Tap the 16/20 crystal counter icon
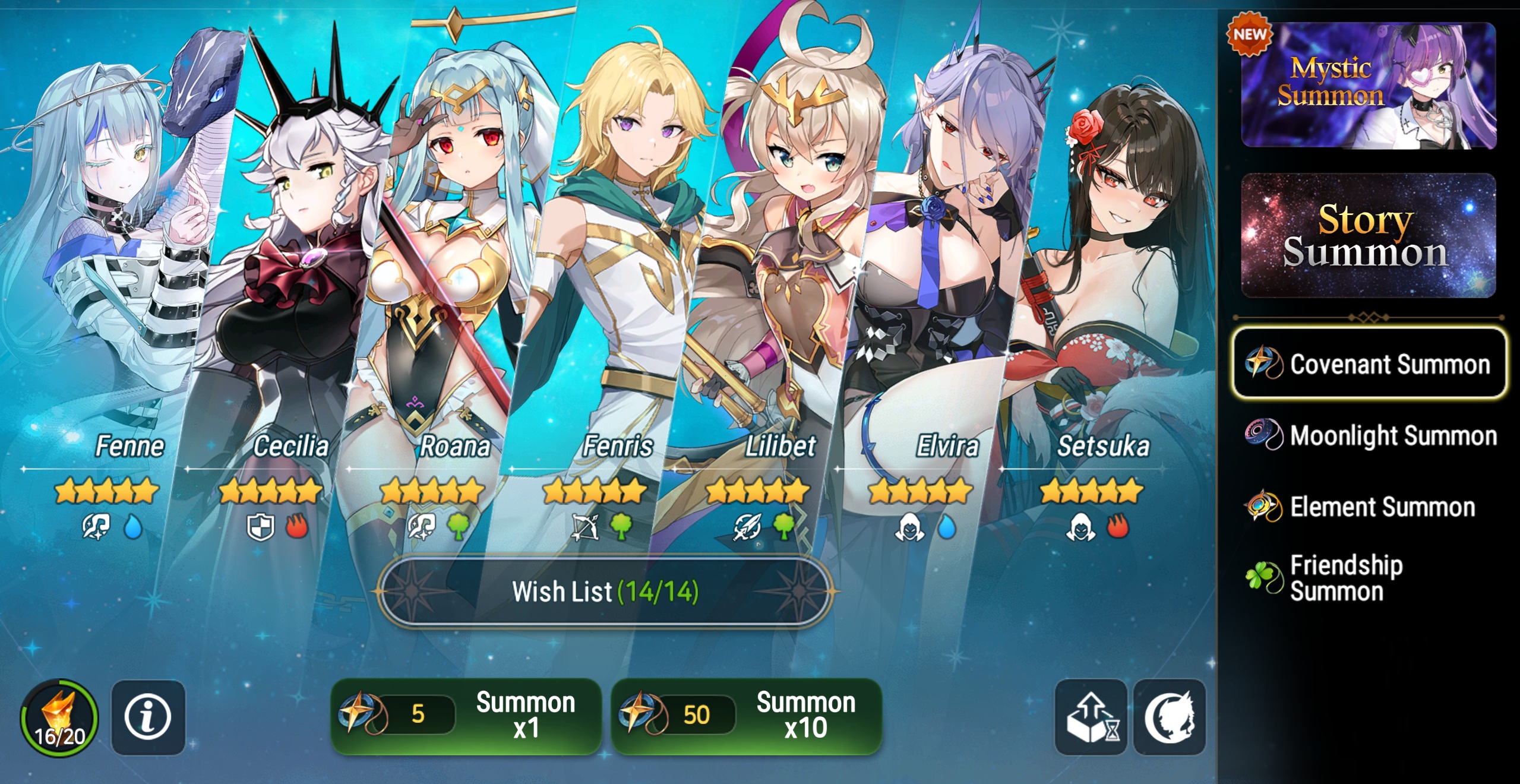Screen dimensions: 1520x784 pyautogui.click(x=59, y=717)
